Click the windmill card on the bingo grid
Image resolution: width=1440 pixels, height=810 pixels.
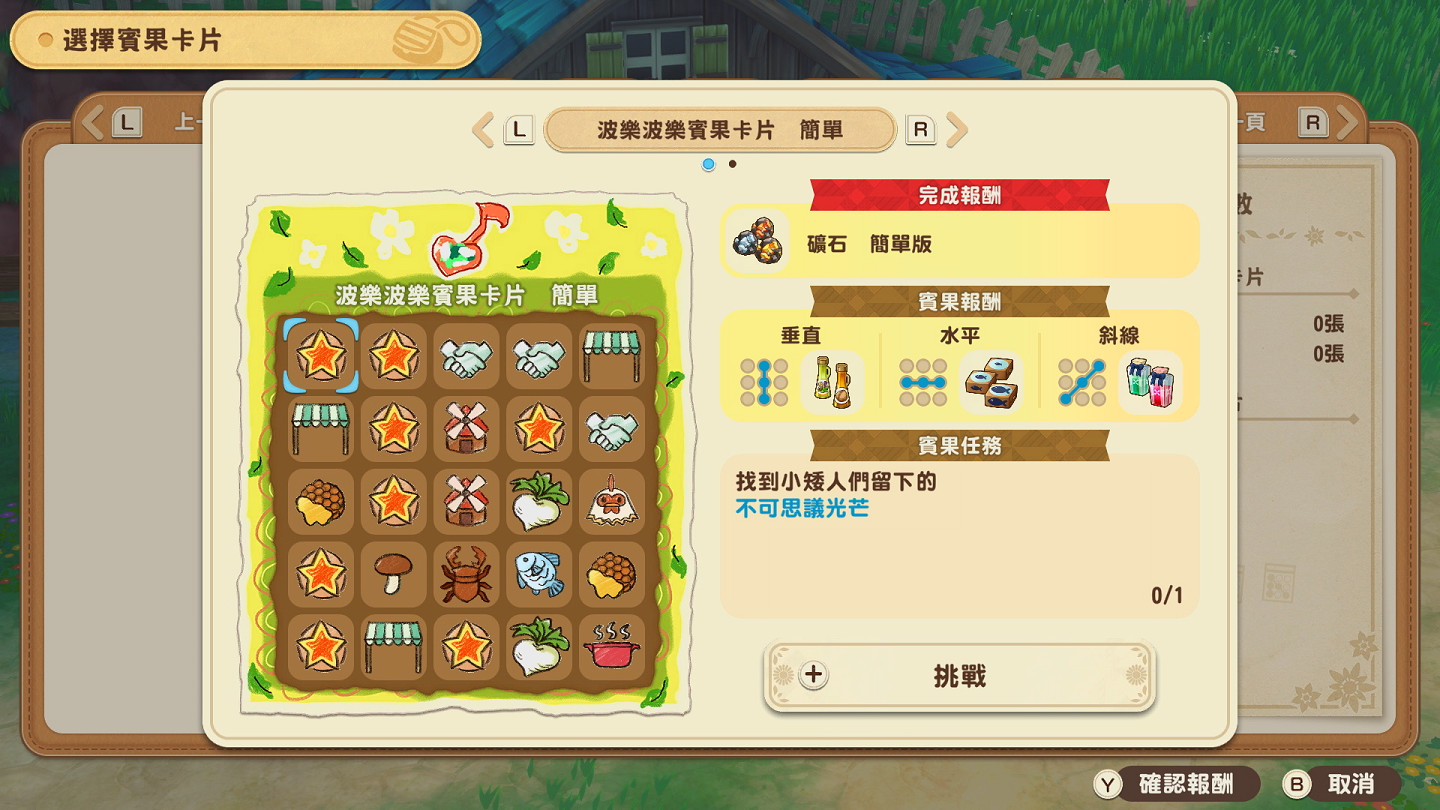(x=467, y=428)
